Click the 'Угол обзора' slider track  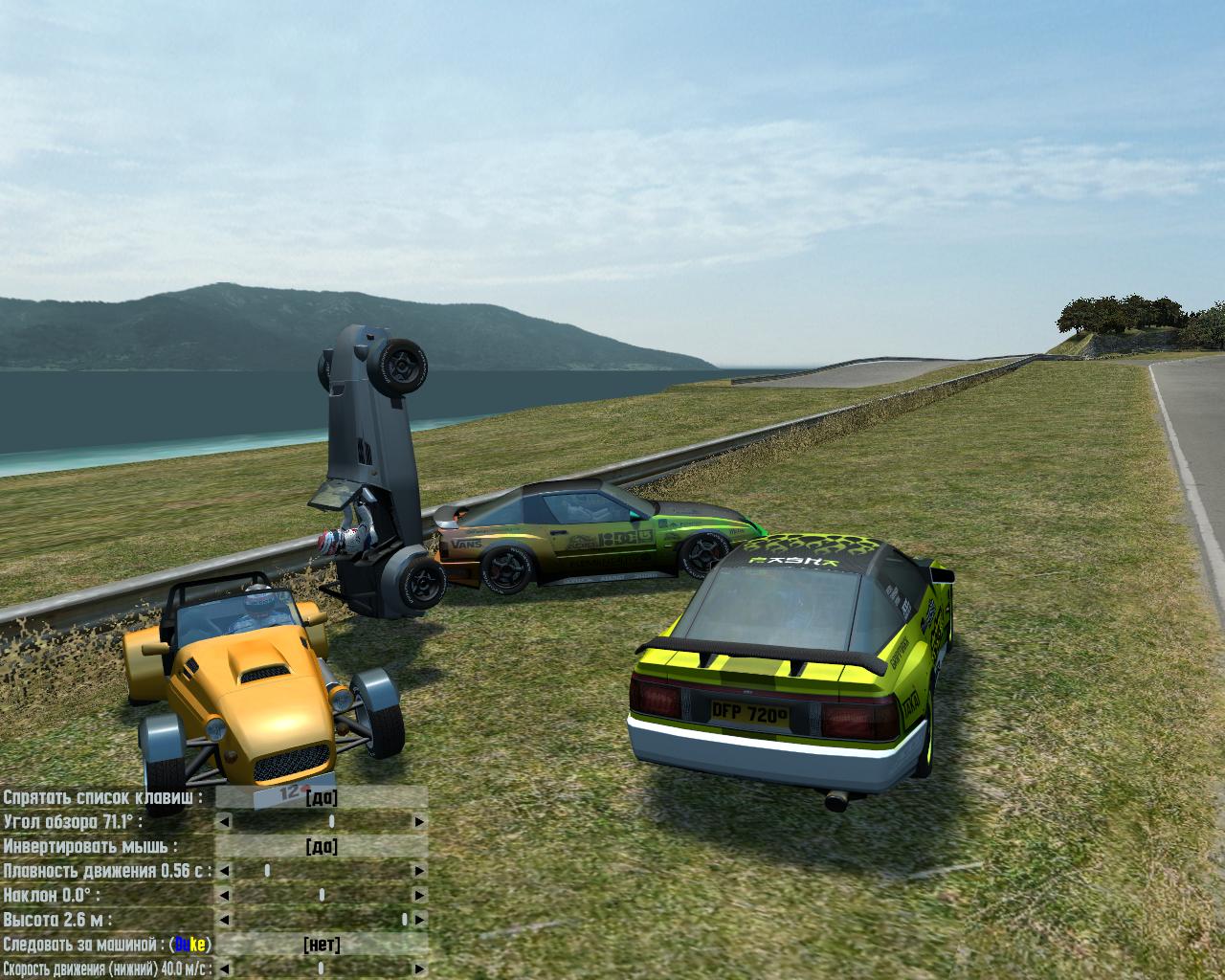point(322,822)
